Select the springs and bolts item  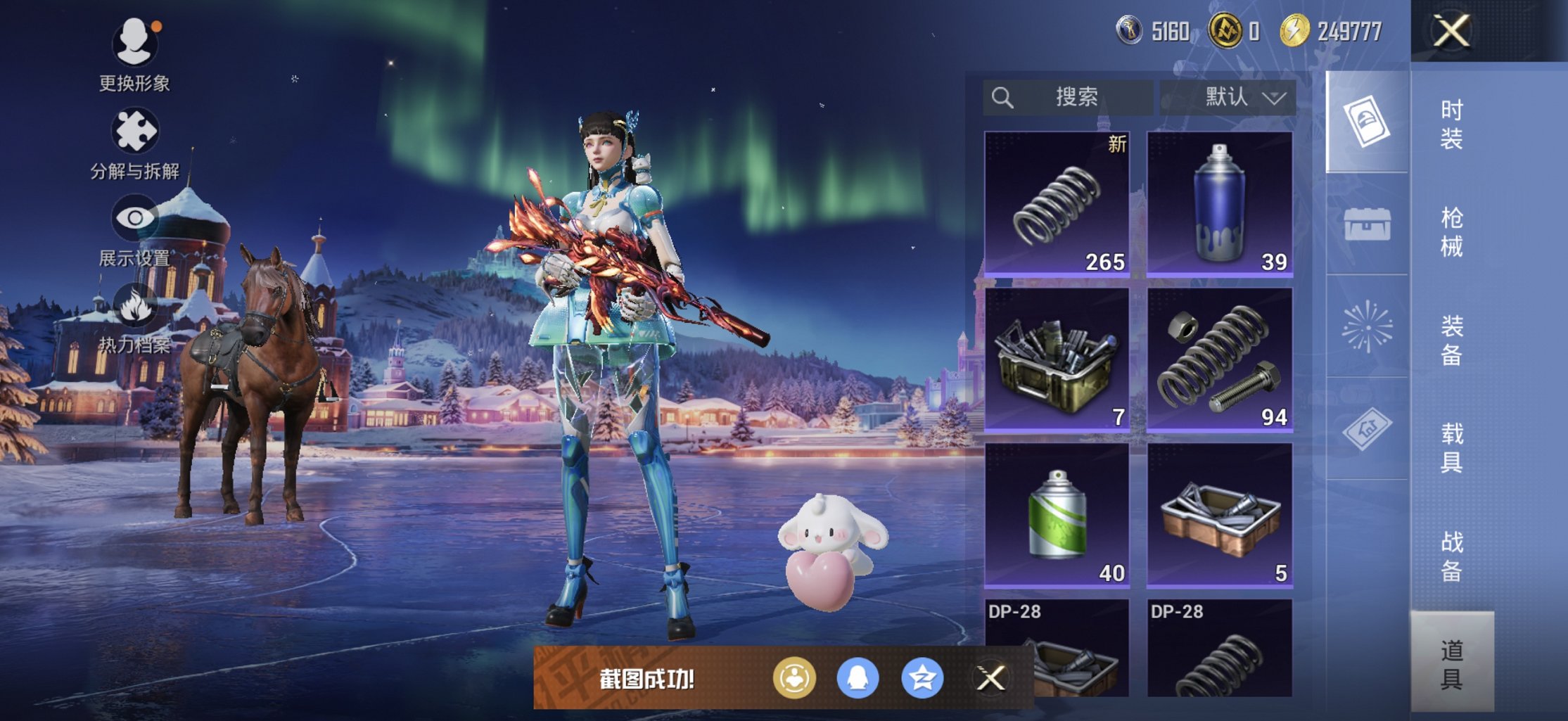pyautogui.click(x=1220, y=359)
